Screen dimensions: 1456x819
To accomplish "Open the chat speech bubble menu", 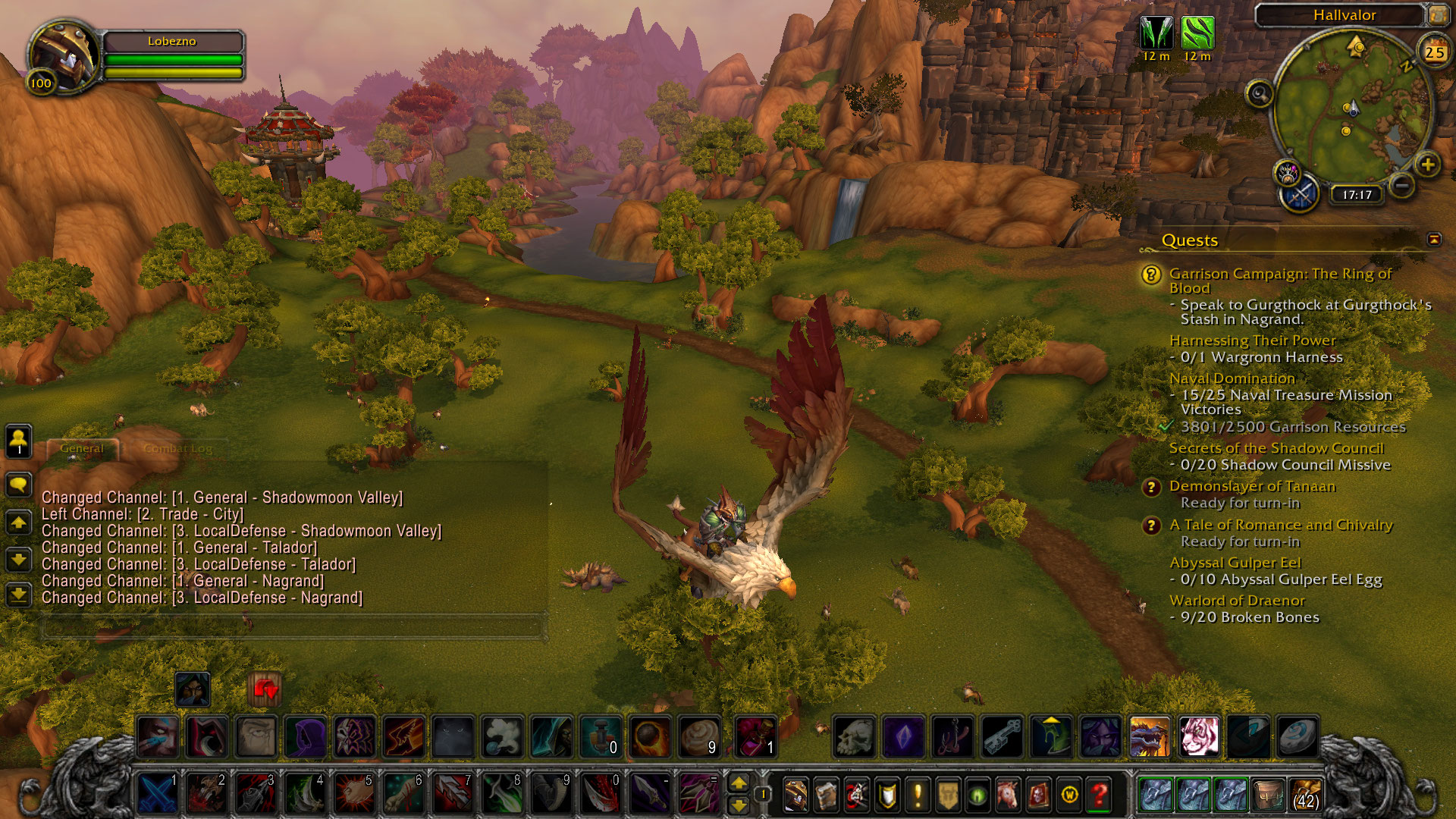I will click(19, 484).
